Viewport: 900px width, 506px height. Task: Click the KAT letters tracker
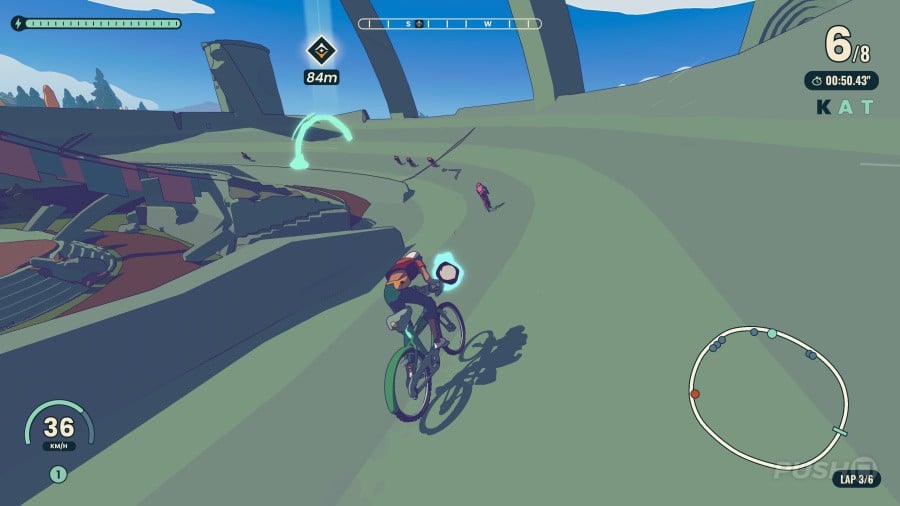[x=845, y=107]
